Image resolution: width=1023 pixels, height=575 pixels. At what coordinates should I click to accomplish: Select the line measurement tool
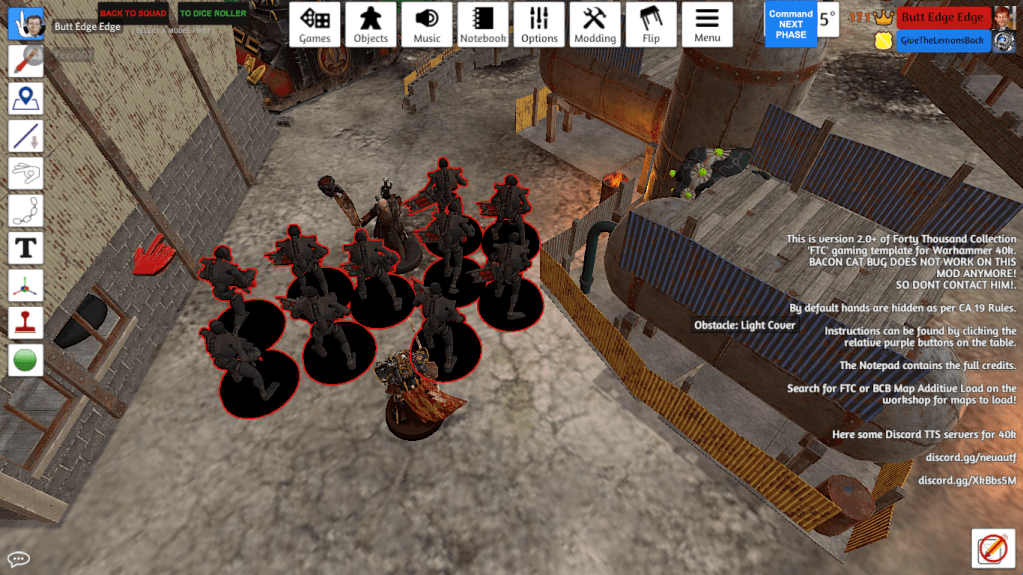coord(24,136)
